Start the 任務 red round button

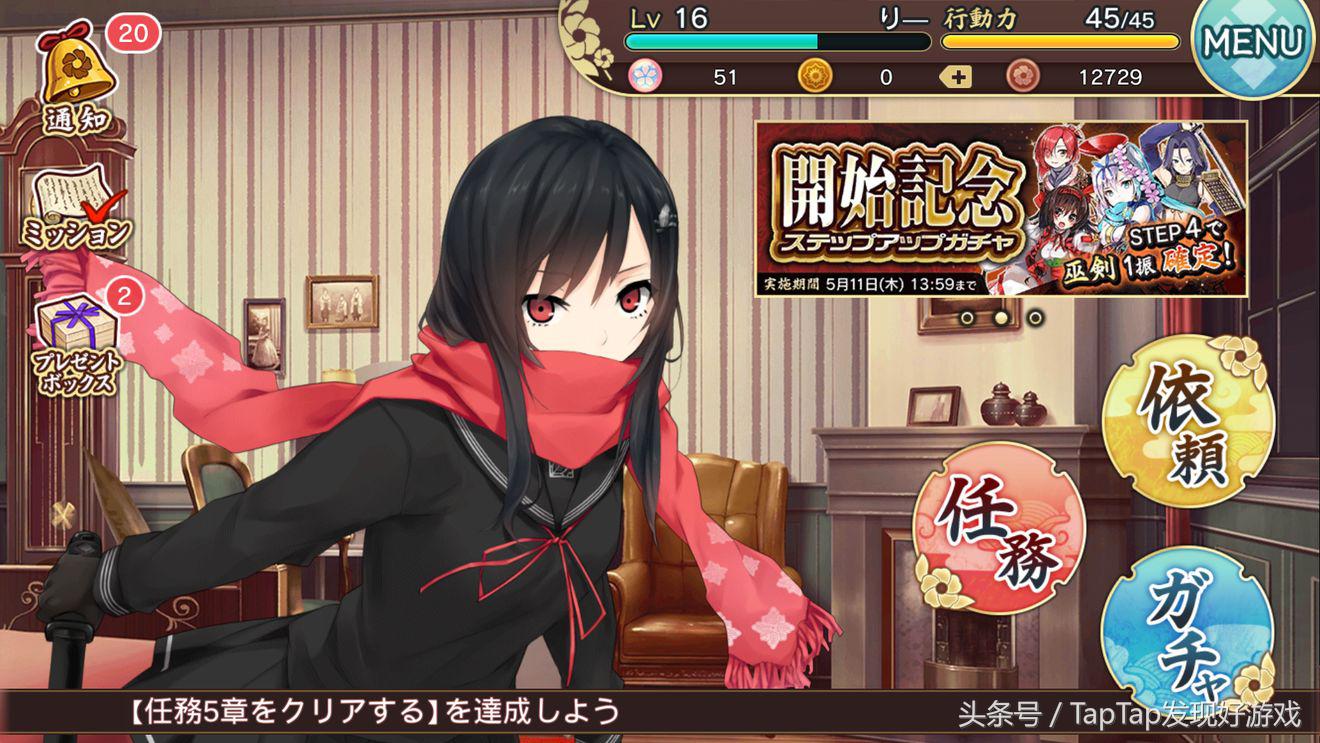pos(999,527)
